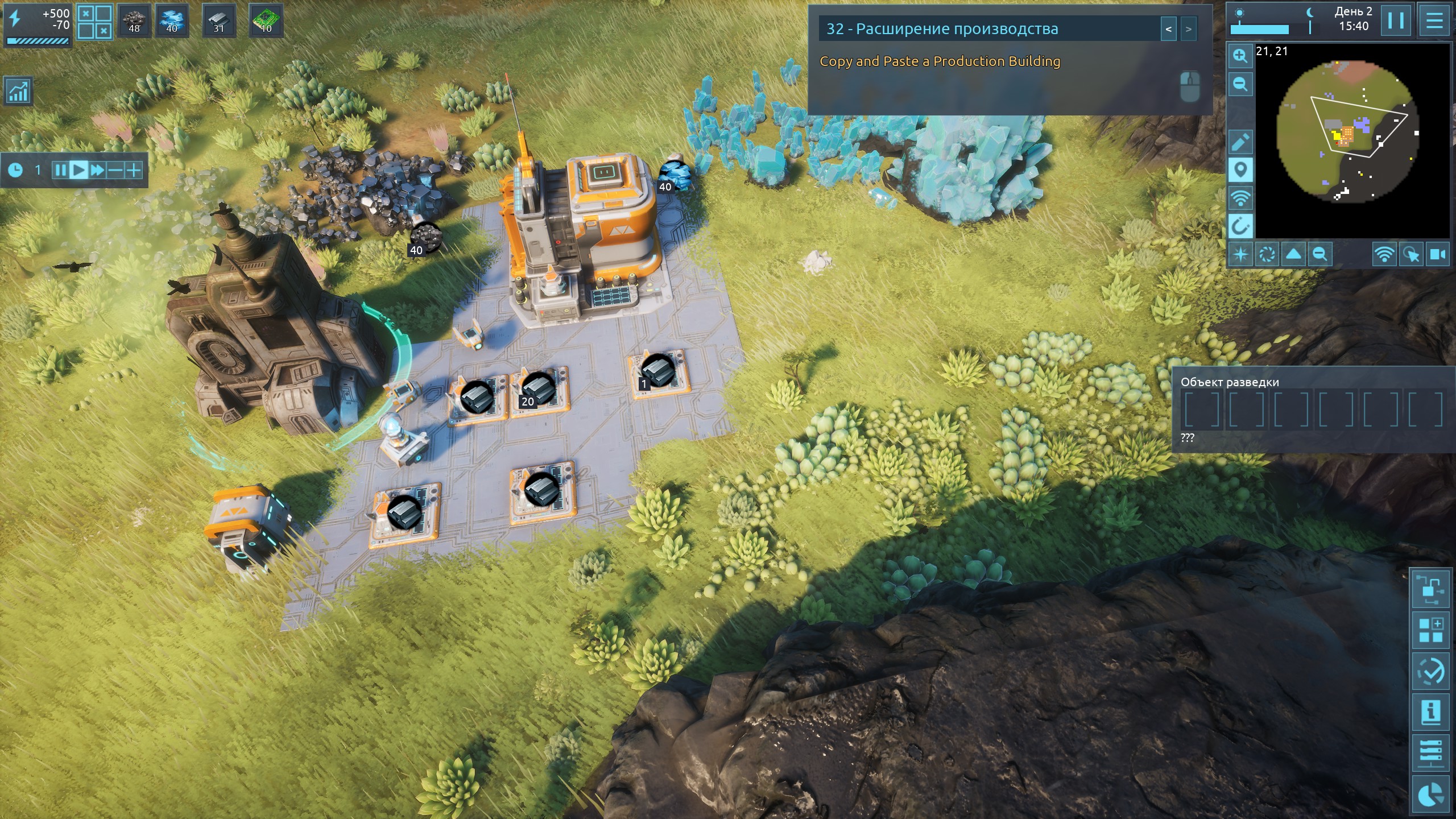Screen dimensions: 1456x819
Task: Open the task checkmark objectives panel
Action: pyautogui.click(x=1430, y=671)
